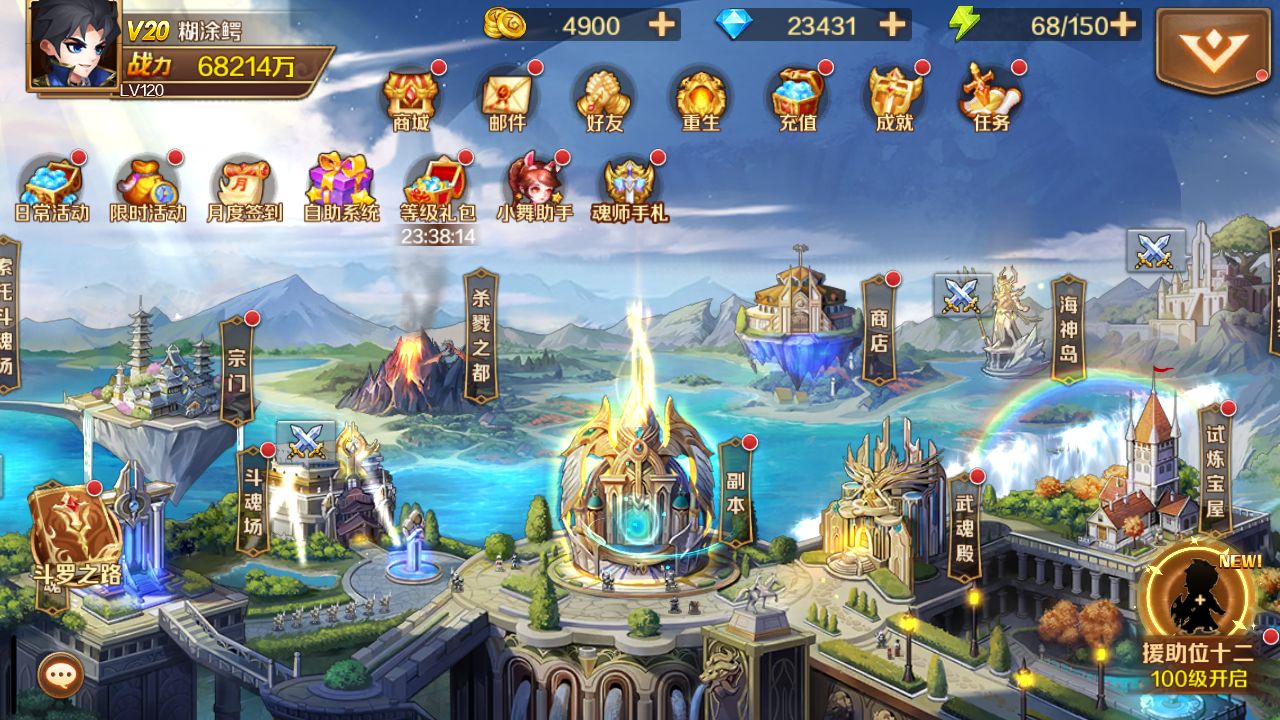Check the 邮件 mail icon
Viewport: 1280px width, 720px height.
click(x=507, y=100)
